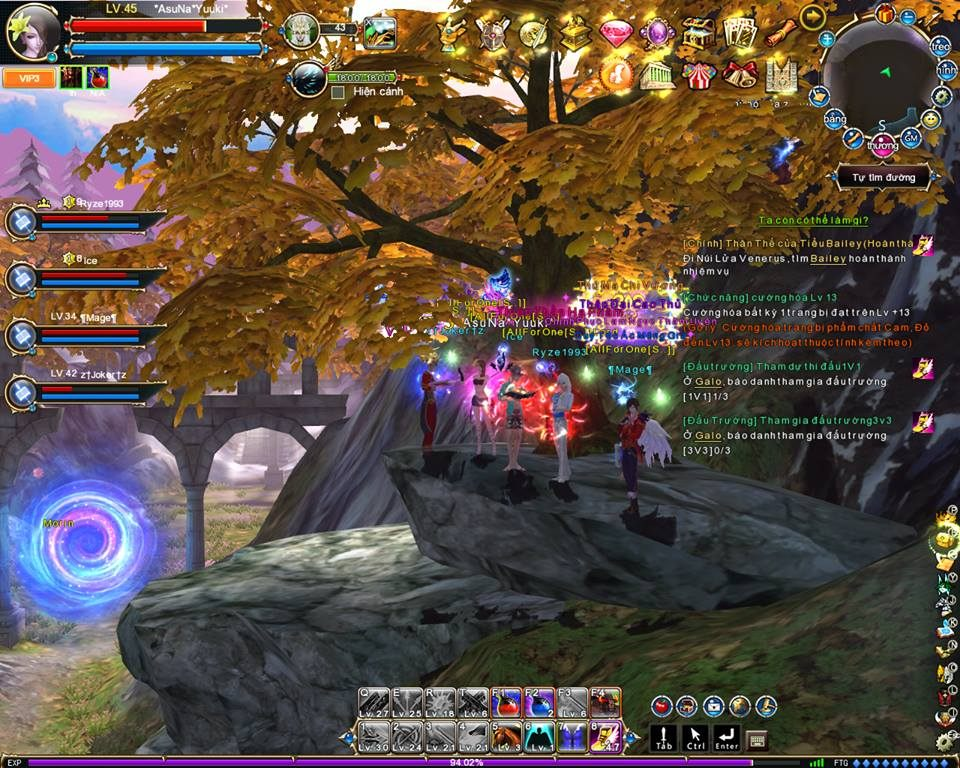Collapse top icon bar with yellow arrow
960x768 pixels.
[x=813, y=15]
